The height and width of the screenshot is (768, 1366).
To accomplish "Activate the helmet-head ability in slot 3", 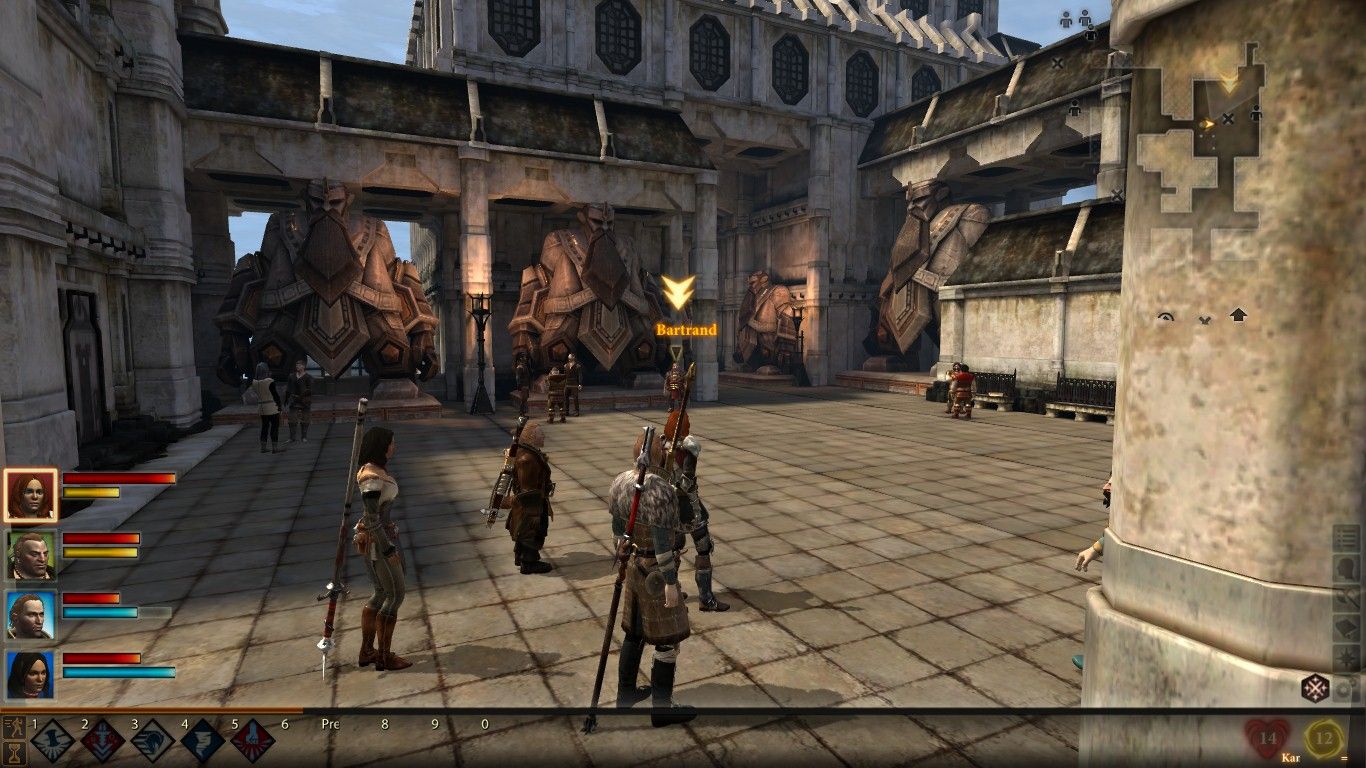I will [x=153, y=741].
